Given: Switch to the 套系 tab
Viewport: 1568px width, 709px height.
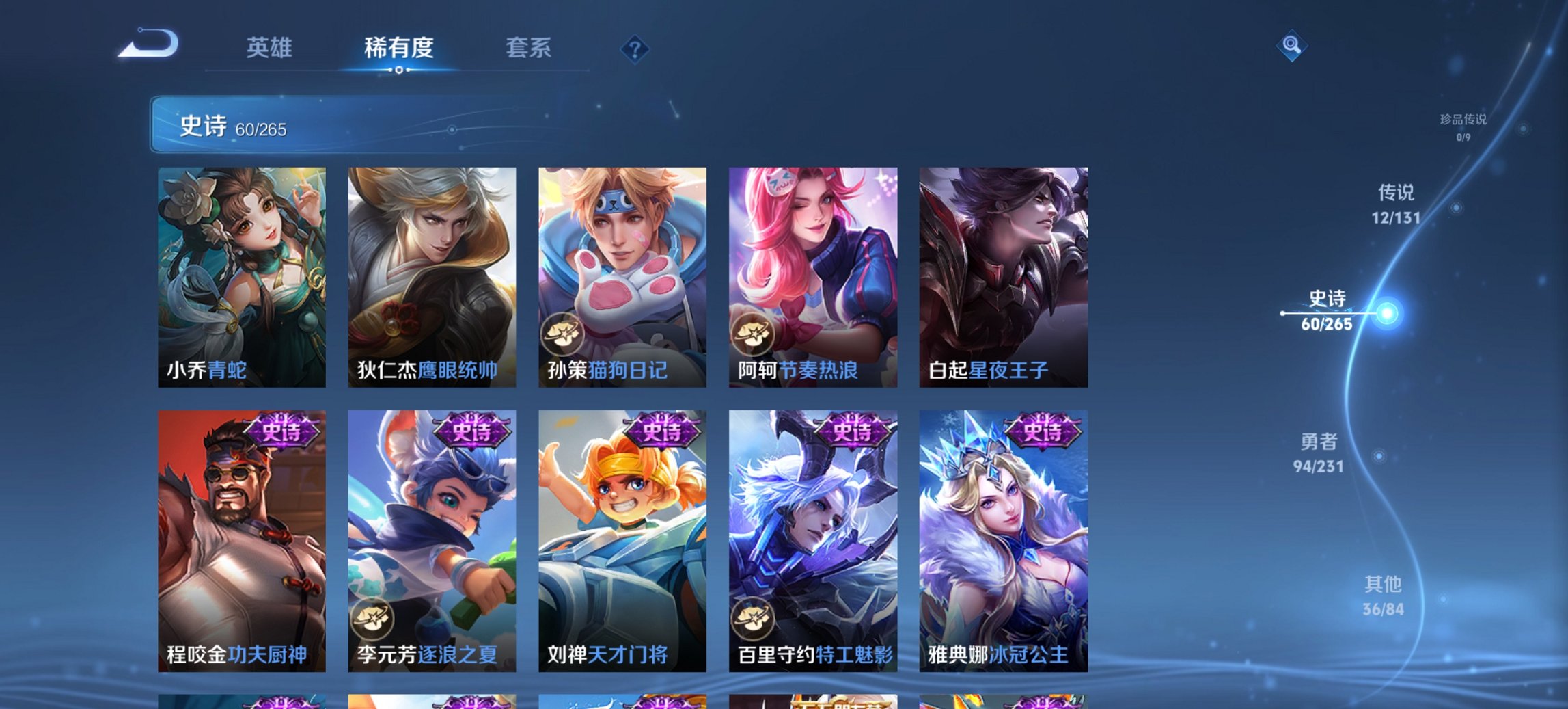Looking at the screenshot, I should (x=529, y=48).
